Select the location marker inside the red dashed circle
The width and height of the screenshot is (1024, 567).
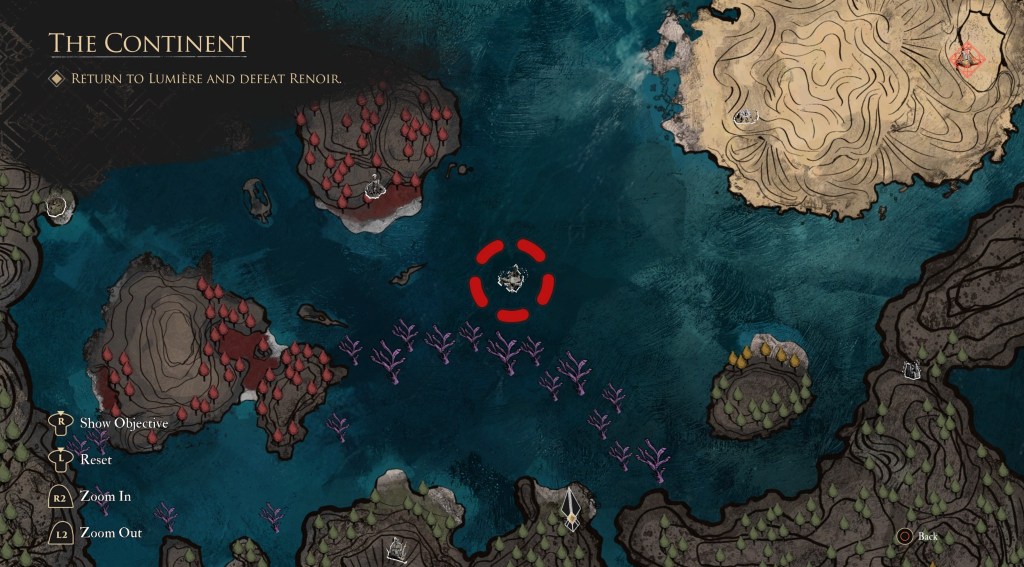512,280
